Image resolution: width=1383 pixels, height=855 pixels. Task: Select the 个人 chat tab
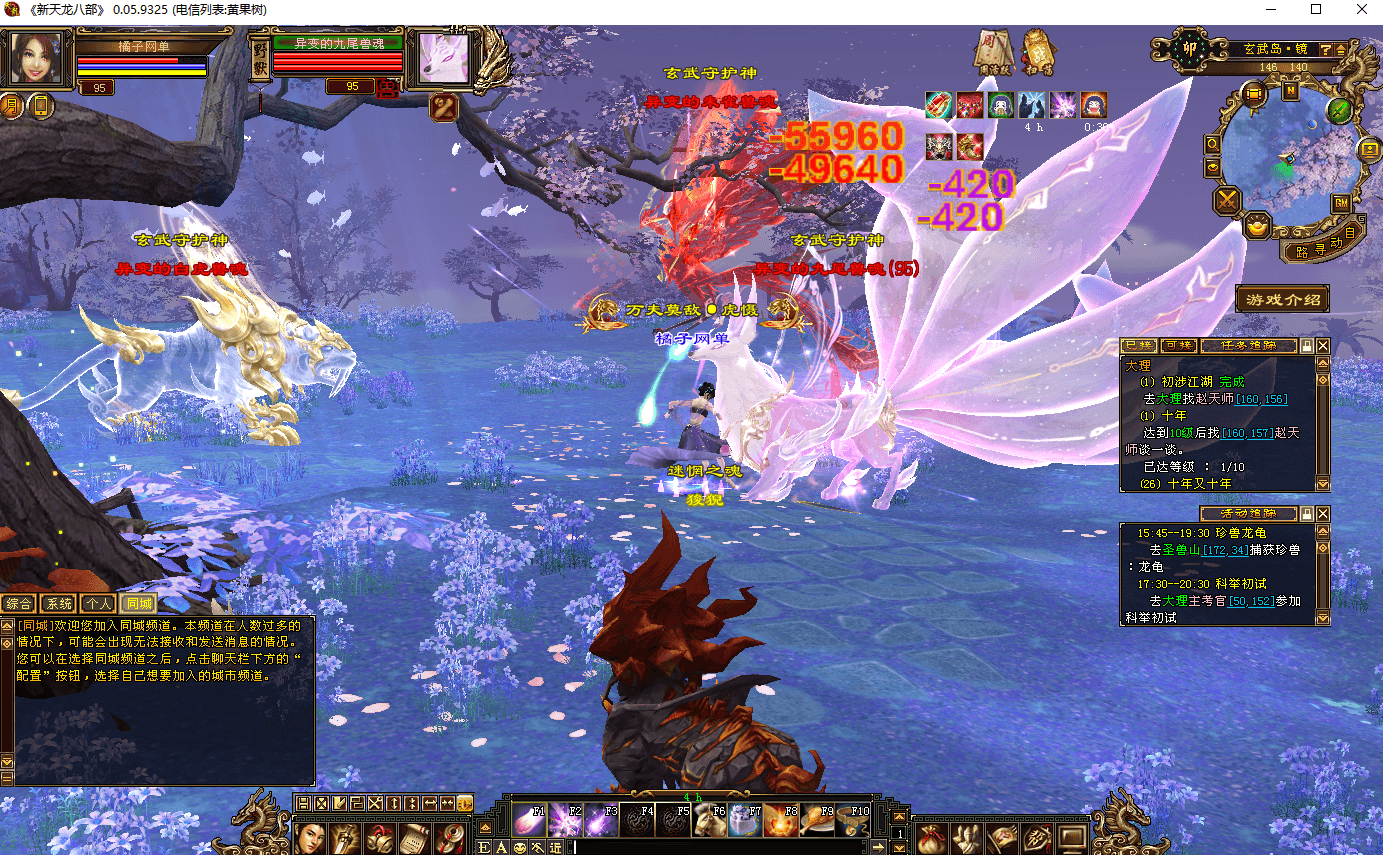point(98,603)
